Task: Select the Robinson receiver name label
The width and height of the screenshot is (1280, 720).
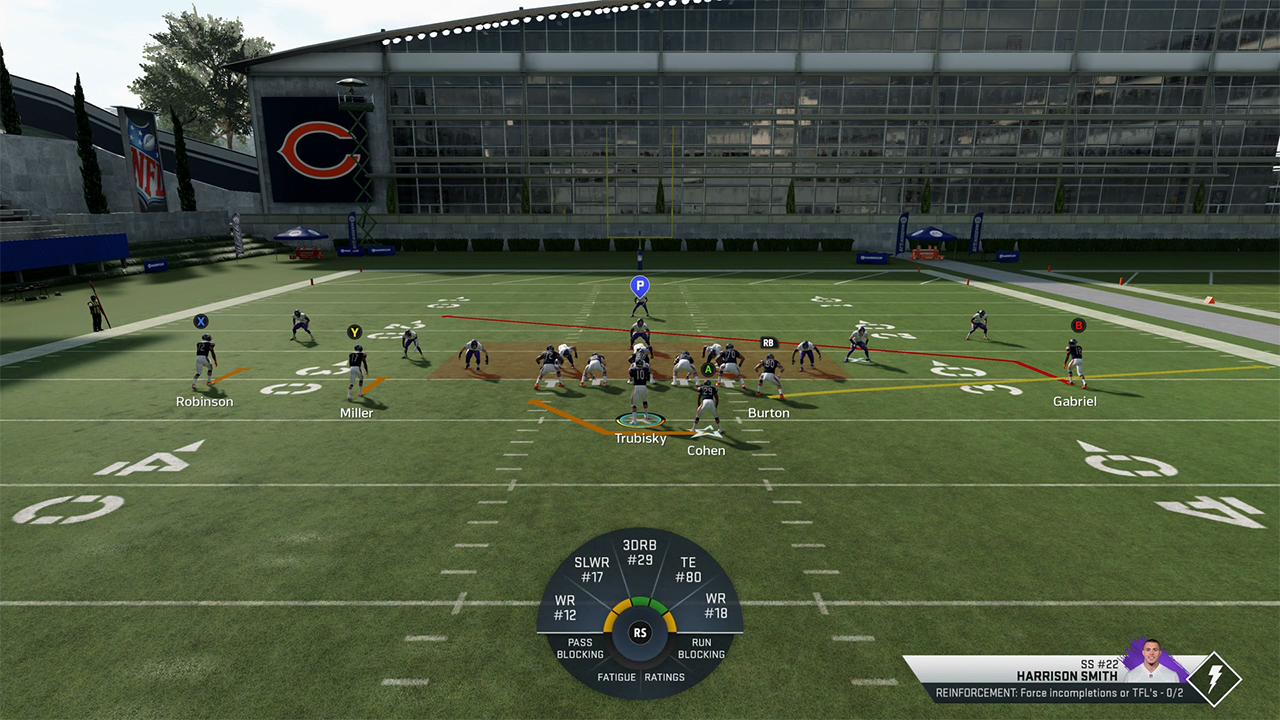Action: [x=204, y=402]
